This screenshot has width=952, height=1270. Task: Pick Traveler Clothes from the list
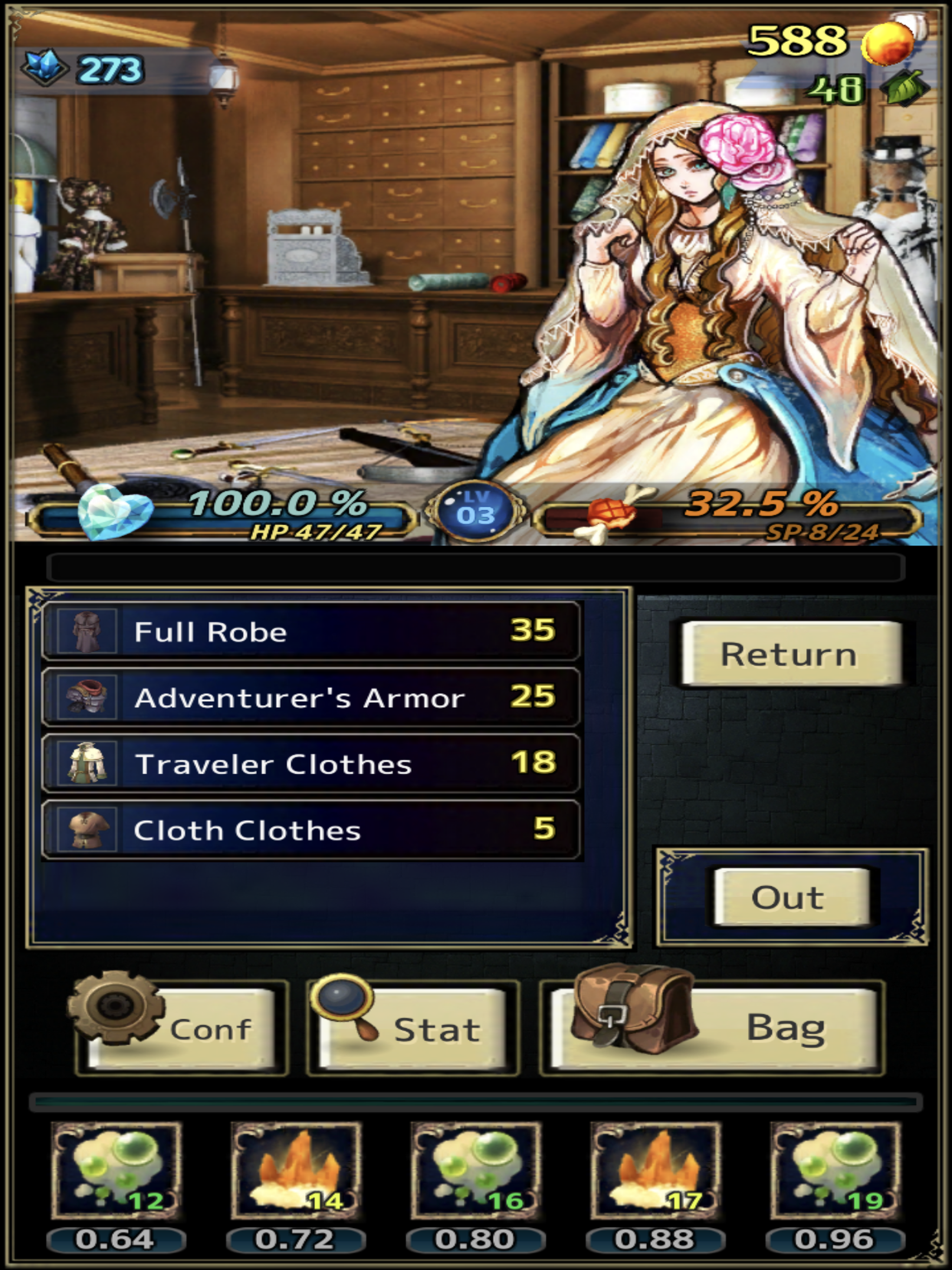coord(310,764)
